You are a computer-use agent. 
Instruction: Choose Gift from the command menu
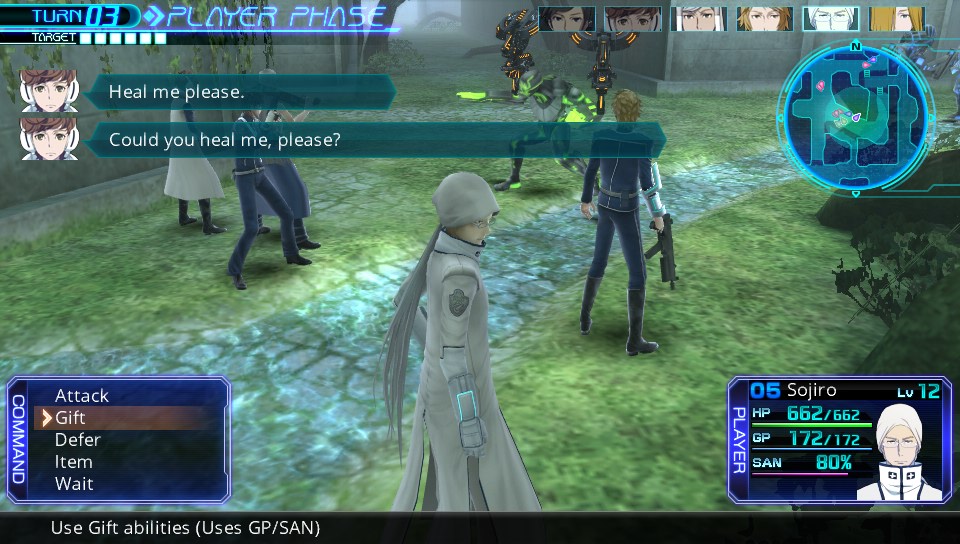pyautogui.click(x=70, y=418)
